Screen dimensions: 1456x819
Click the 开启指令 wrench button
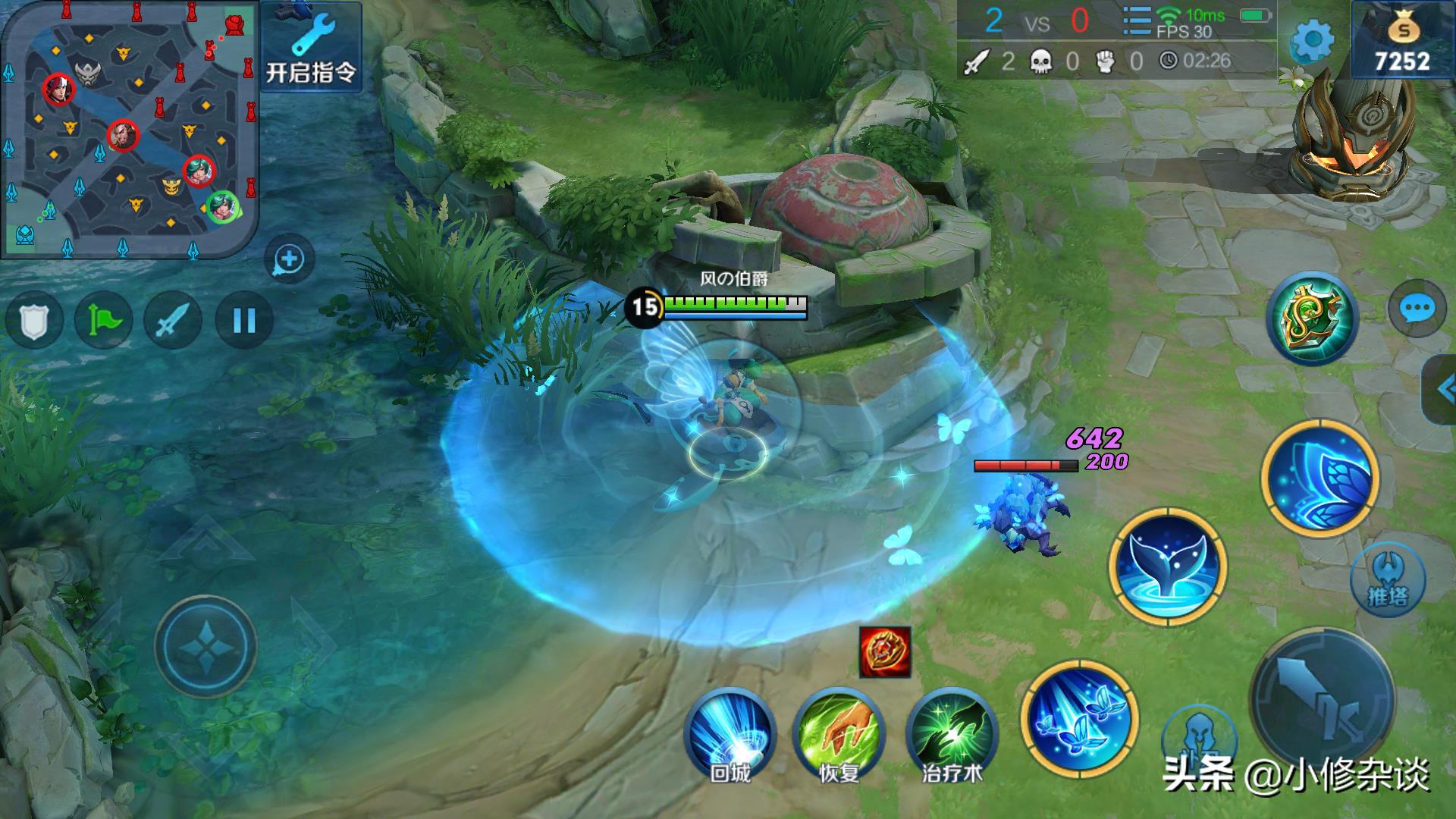[311, 47]
